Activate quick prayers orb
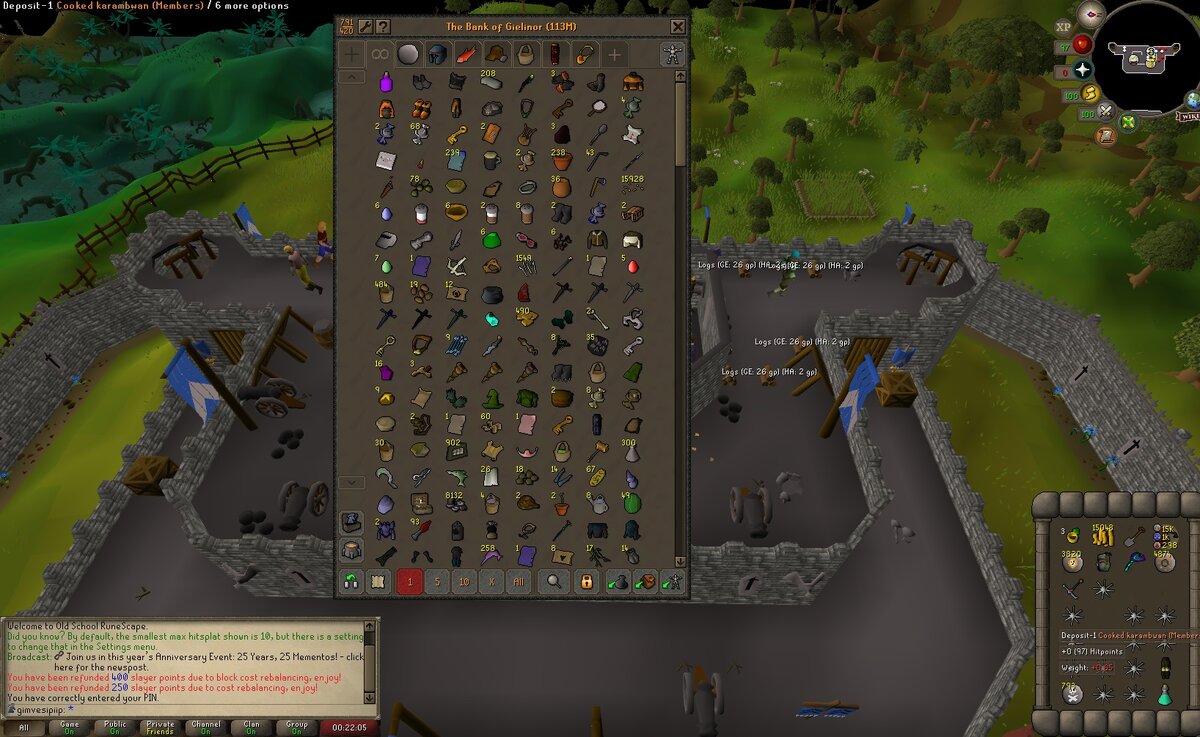The height and width of the screenshot is (737, 1200). (x=1083, y=71)
